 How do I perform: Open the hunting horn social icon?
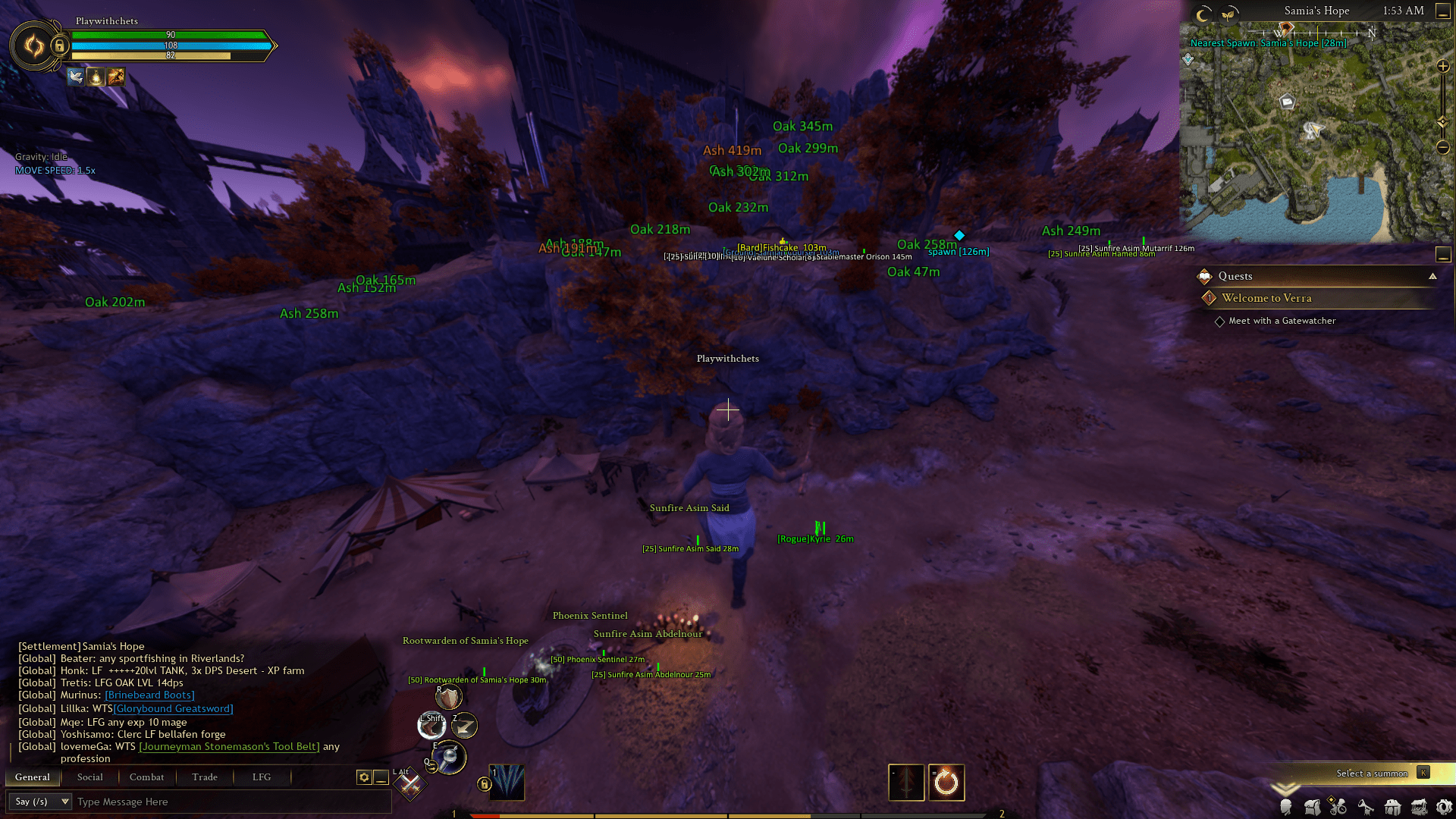click(x=1365, y=808)
